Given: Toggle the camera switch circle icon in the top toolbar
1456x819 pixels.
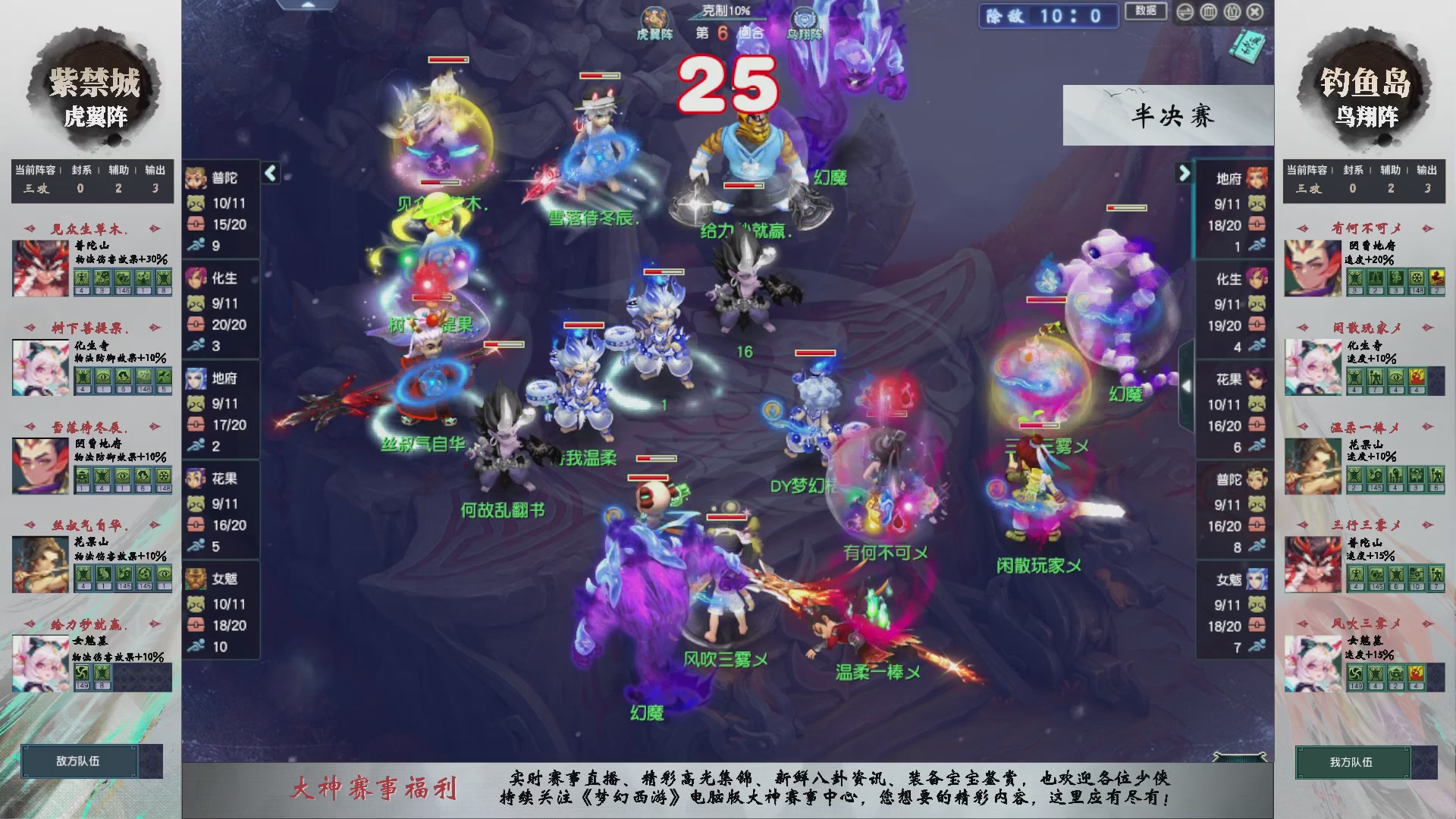Looking at the screenshot, I should coord(1185,13).
